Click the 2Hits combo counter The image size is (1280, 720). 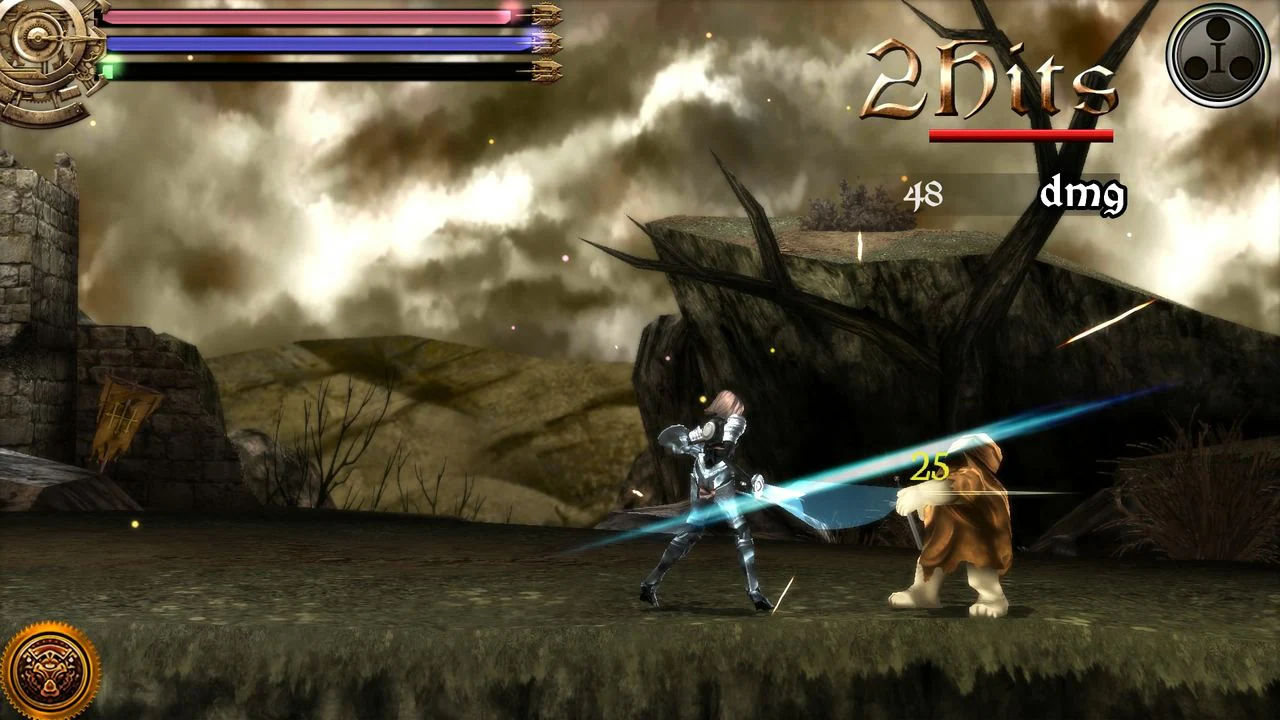point(990,80)
